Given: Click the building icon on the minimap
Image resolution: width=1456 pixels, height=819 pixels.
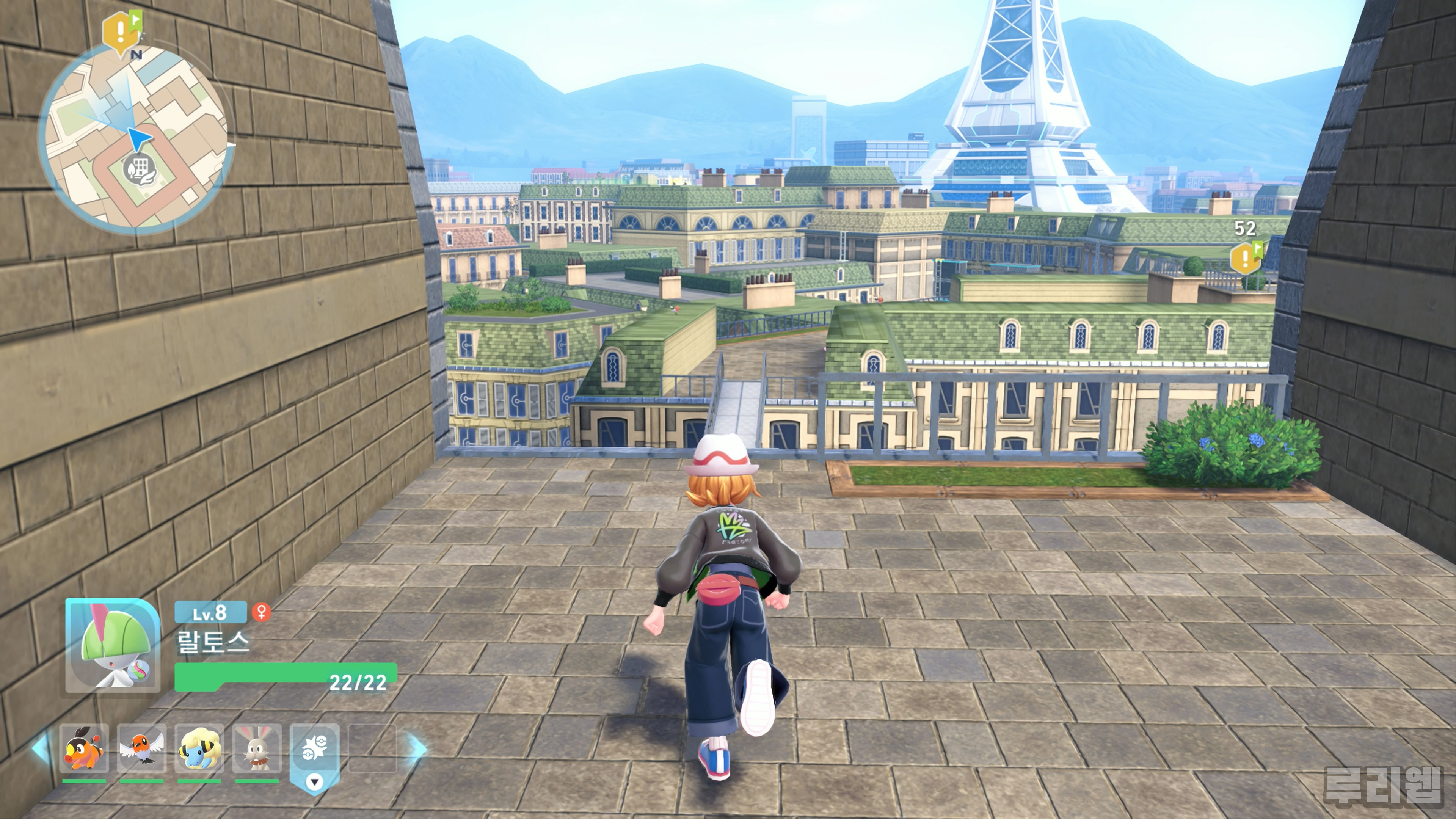Looking at the screenshot, I should tap(138, 168).
